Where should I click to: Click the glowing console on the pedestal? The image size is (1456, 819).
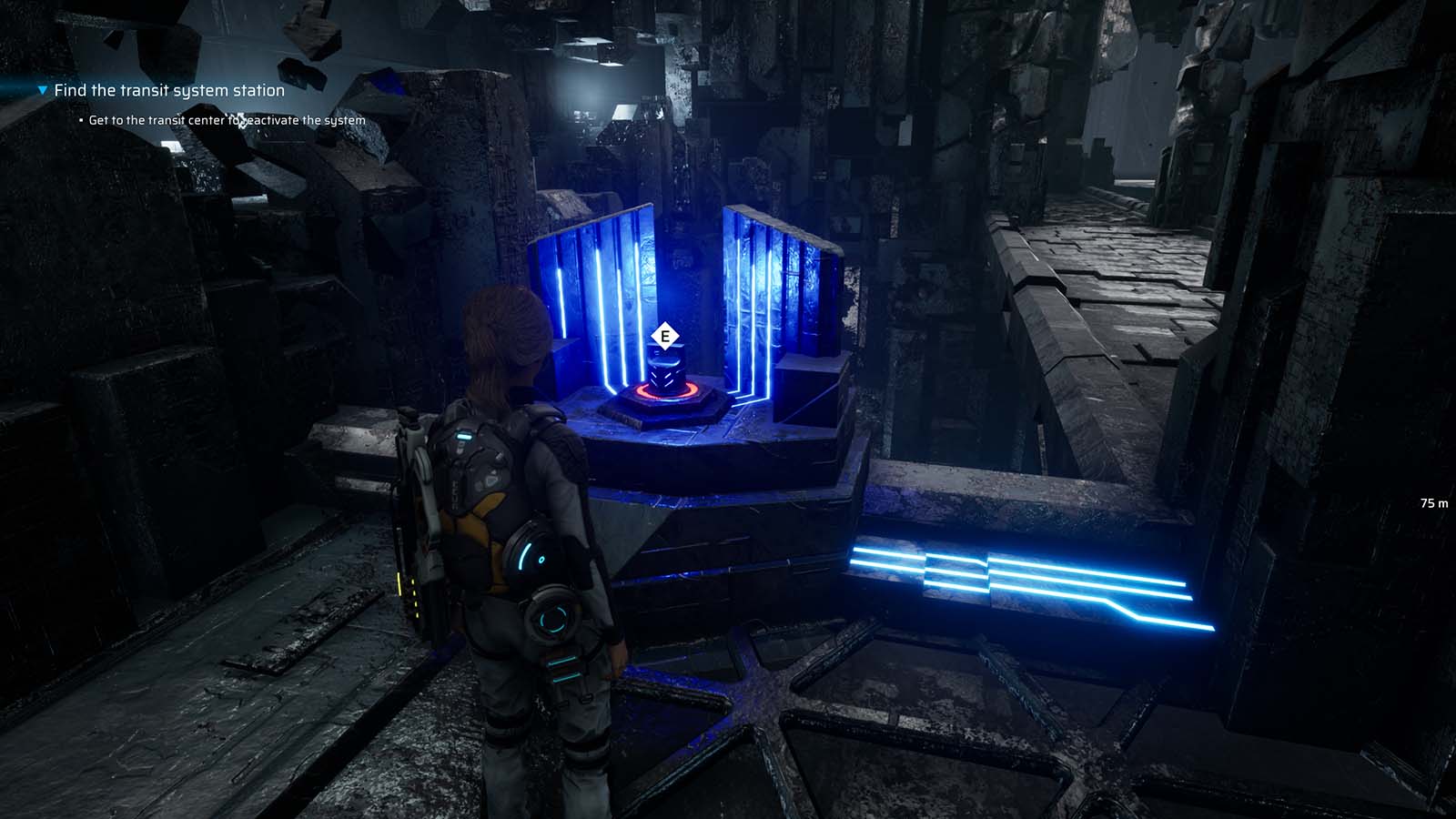[664, 370]
